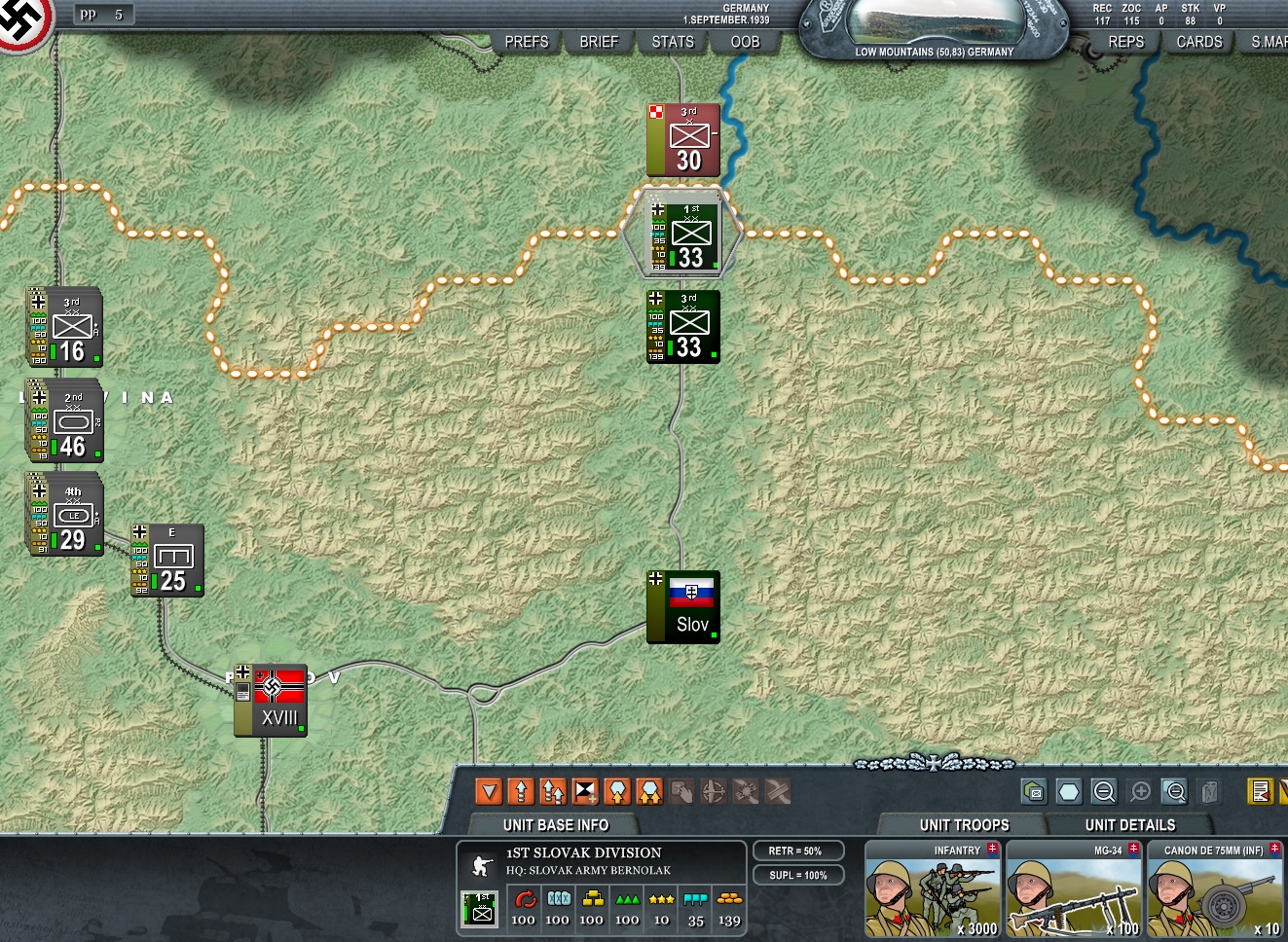The image size is (1288, 942).
Task: Switch to the Unit Details tab
Action: pos(1129,825)
